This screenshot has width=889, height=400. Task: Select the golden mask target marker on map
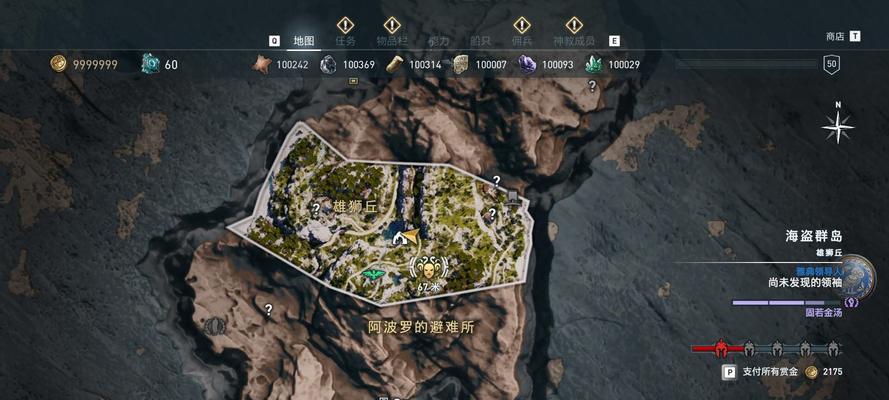click(428, 268)
